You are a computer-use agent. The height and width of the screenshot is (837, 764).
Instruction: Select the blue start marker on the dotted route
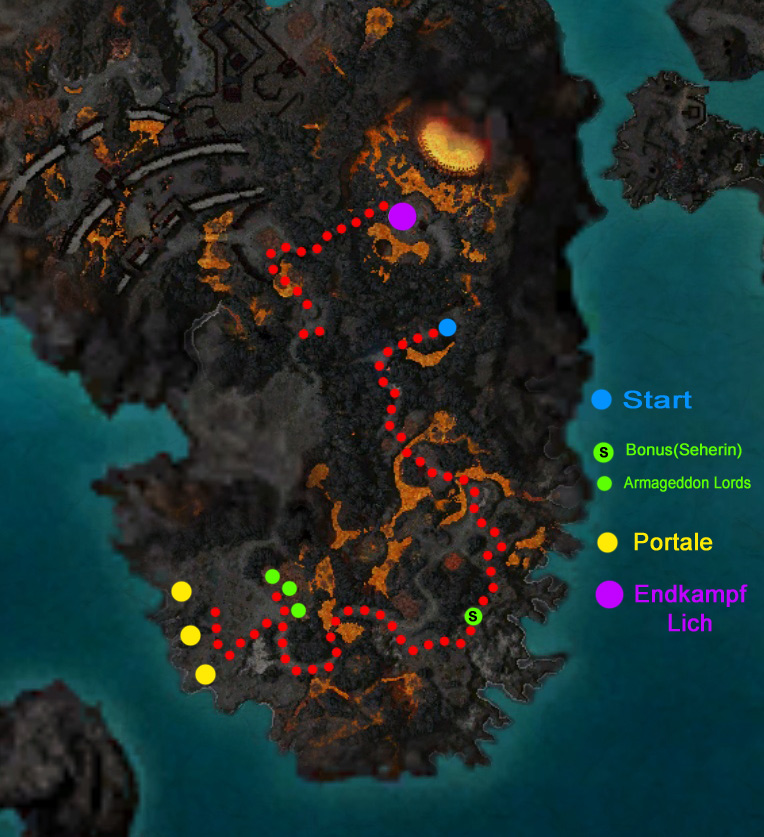pos(447,327)
